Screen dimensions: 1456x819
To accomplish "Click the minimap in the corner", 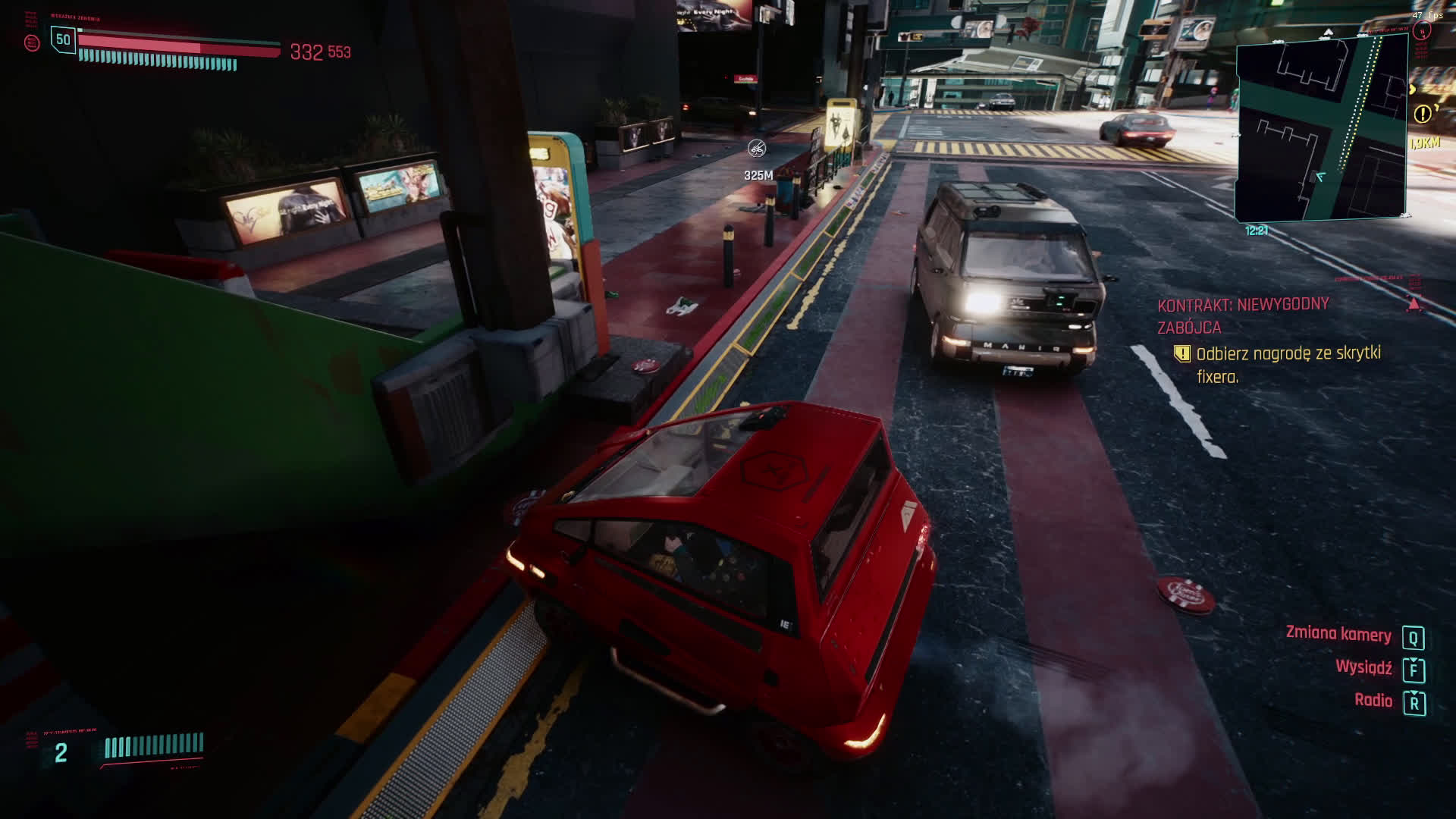I will 1321,127.
